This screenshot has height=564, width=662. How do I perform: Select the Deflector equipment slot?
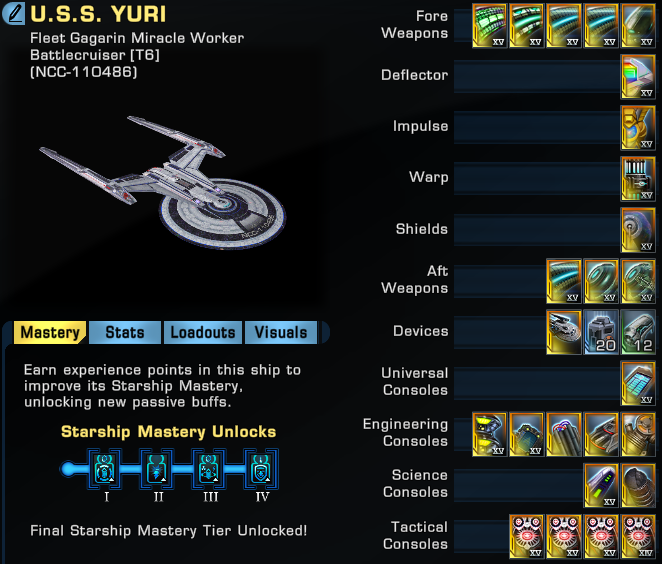coord(638,76)
